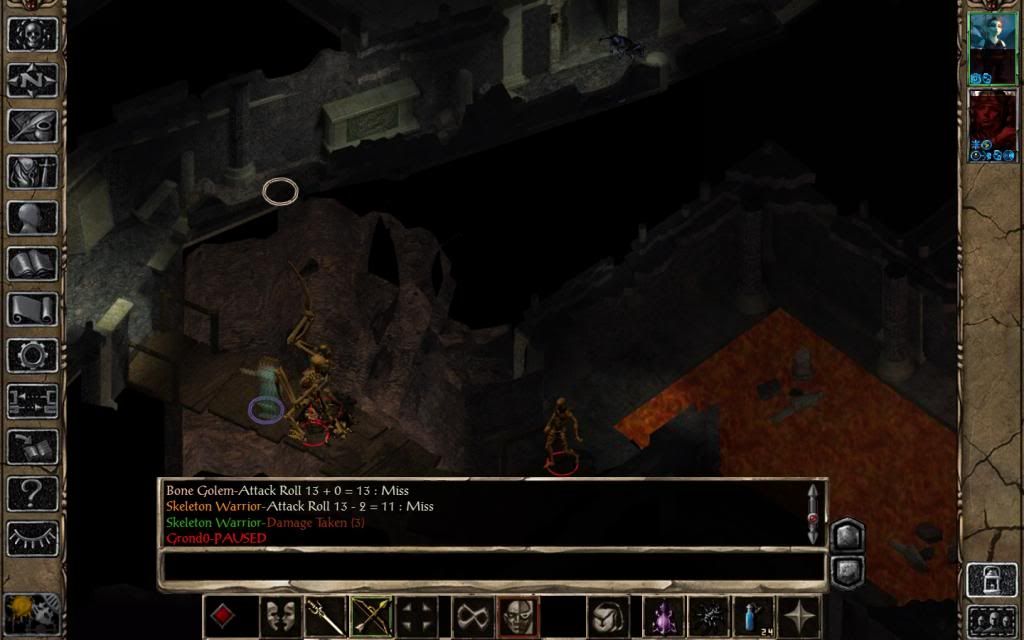1024x640 pixels.
Task: Return to game via skull button
Action: click(x=32, y=33)
